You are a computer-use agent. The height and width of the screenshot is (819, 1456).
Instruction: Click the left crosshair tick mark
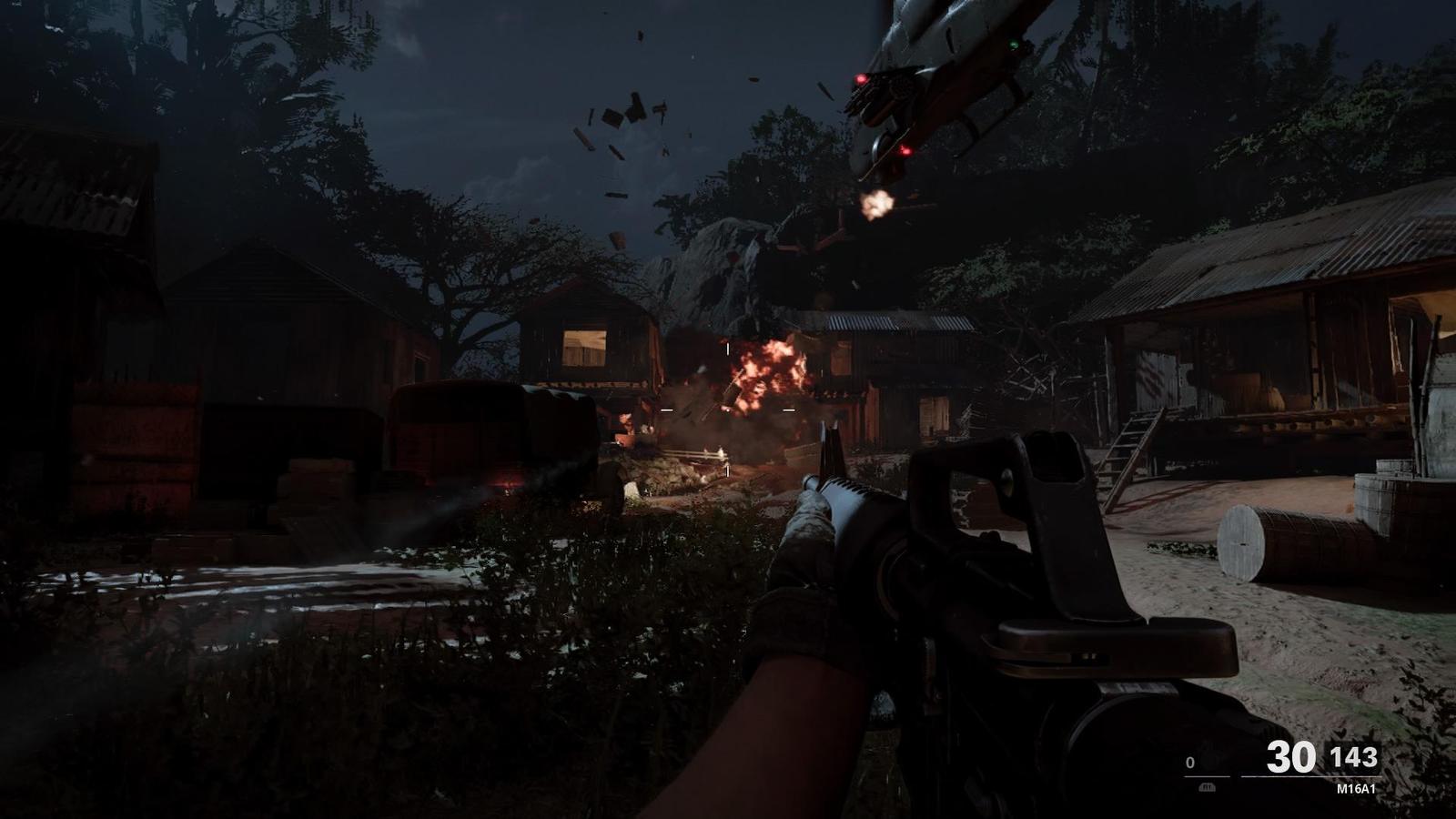click(x=667, y=409)
